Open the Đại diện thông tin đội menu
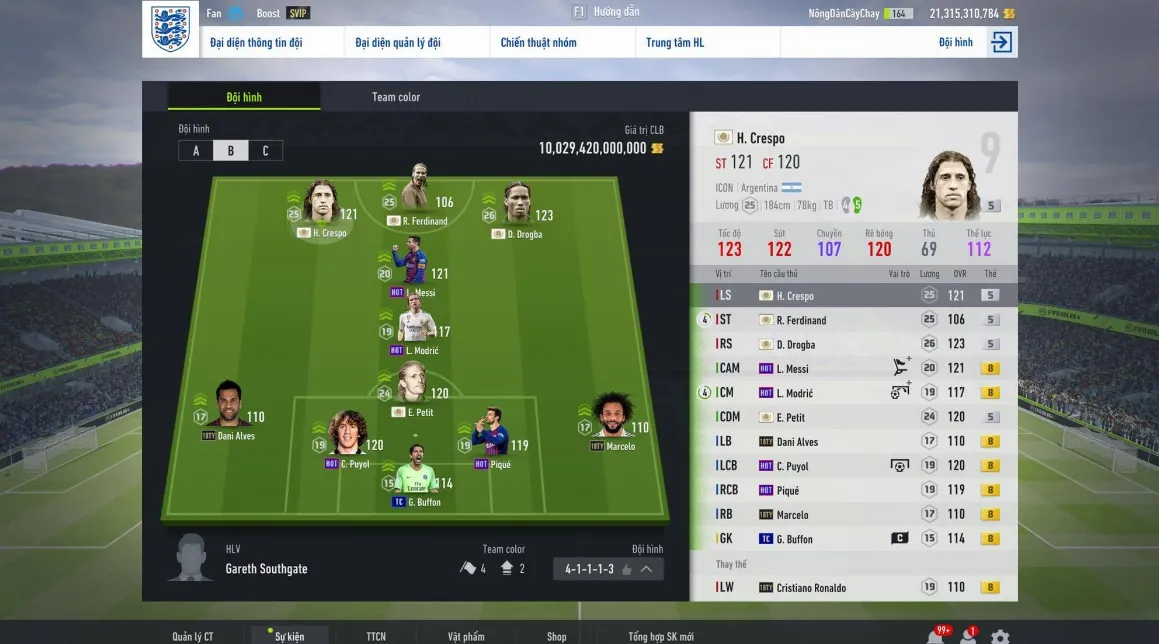 (256, 43)
